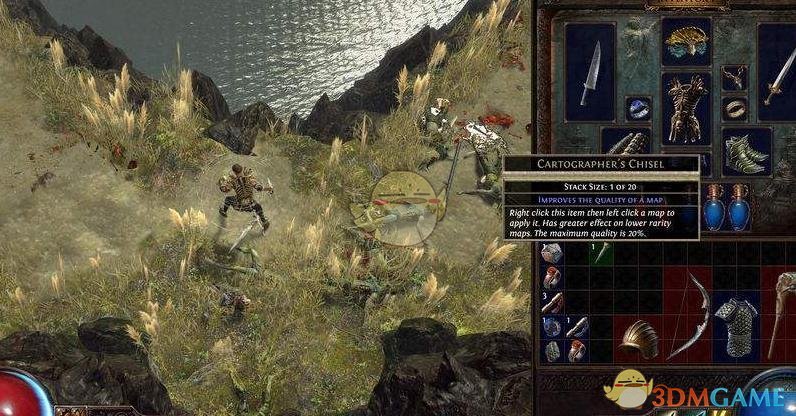Select the dagger in the left weapon slot
Image resolution: width=796 pixels, height=416 pixels.
click(590, 72)
